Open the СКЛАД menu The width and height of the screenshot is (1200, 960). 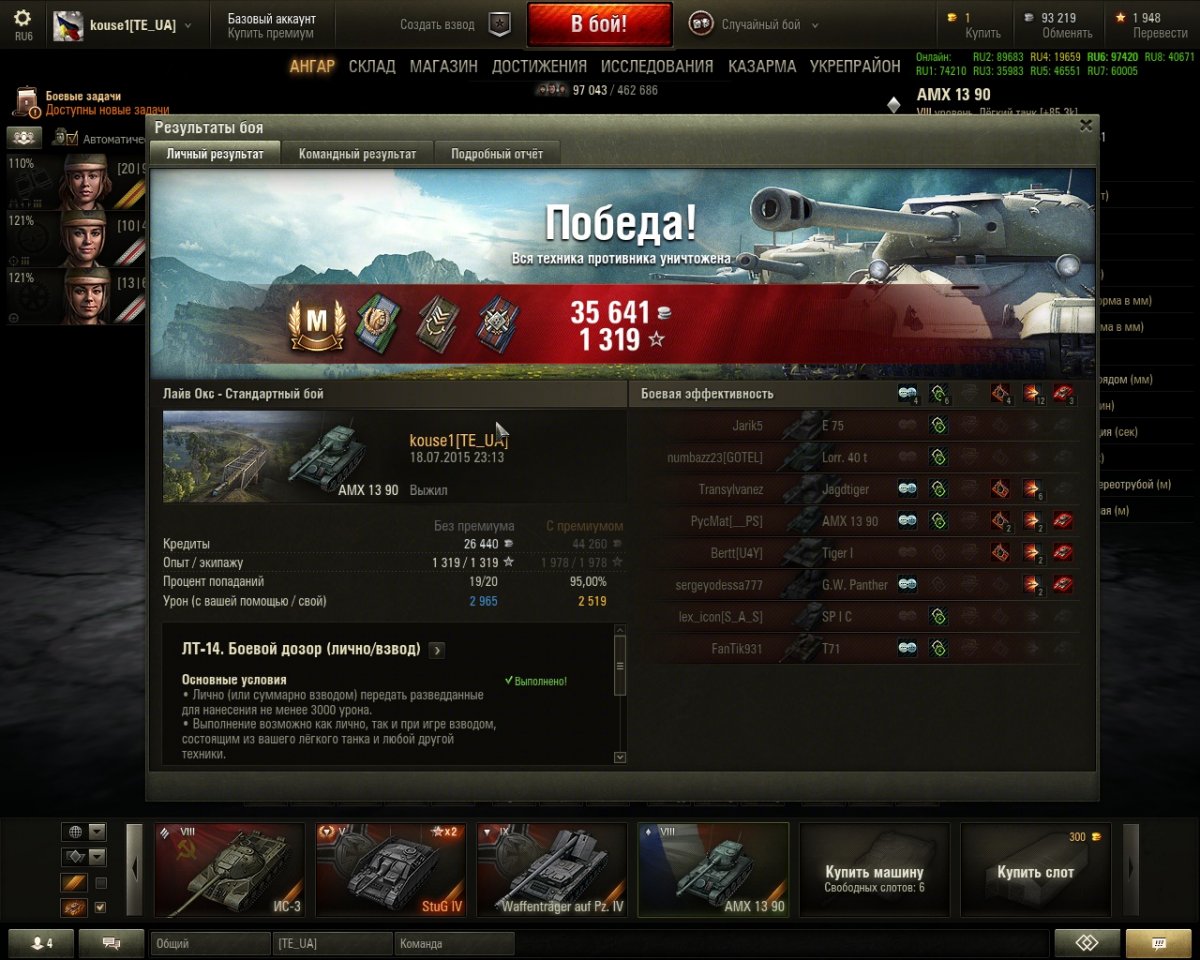tap(370, 67)
